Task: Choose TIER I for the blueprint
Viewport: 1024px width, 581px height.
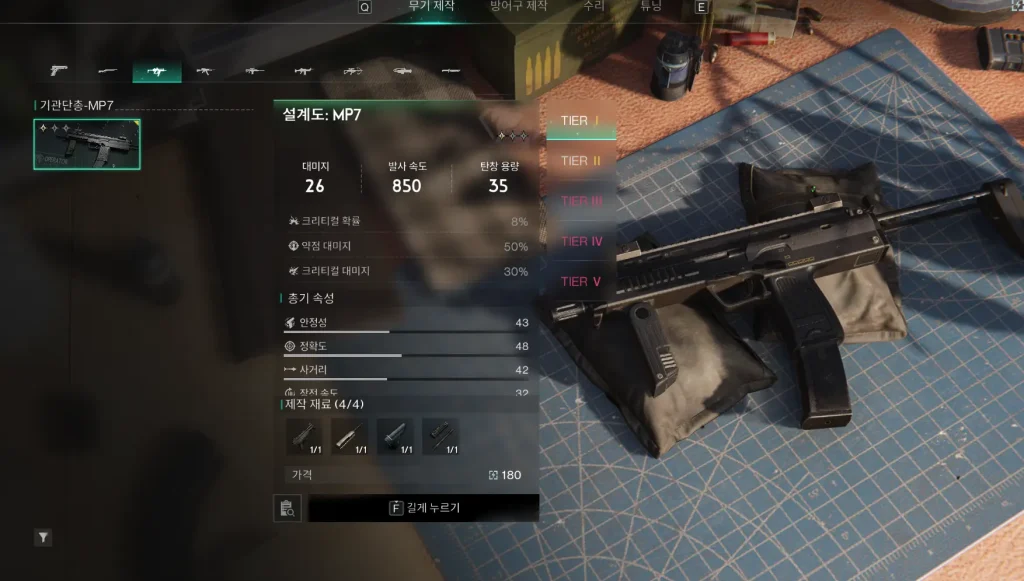Action: [581, 121]
